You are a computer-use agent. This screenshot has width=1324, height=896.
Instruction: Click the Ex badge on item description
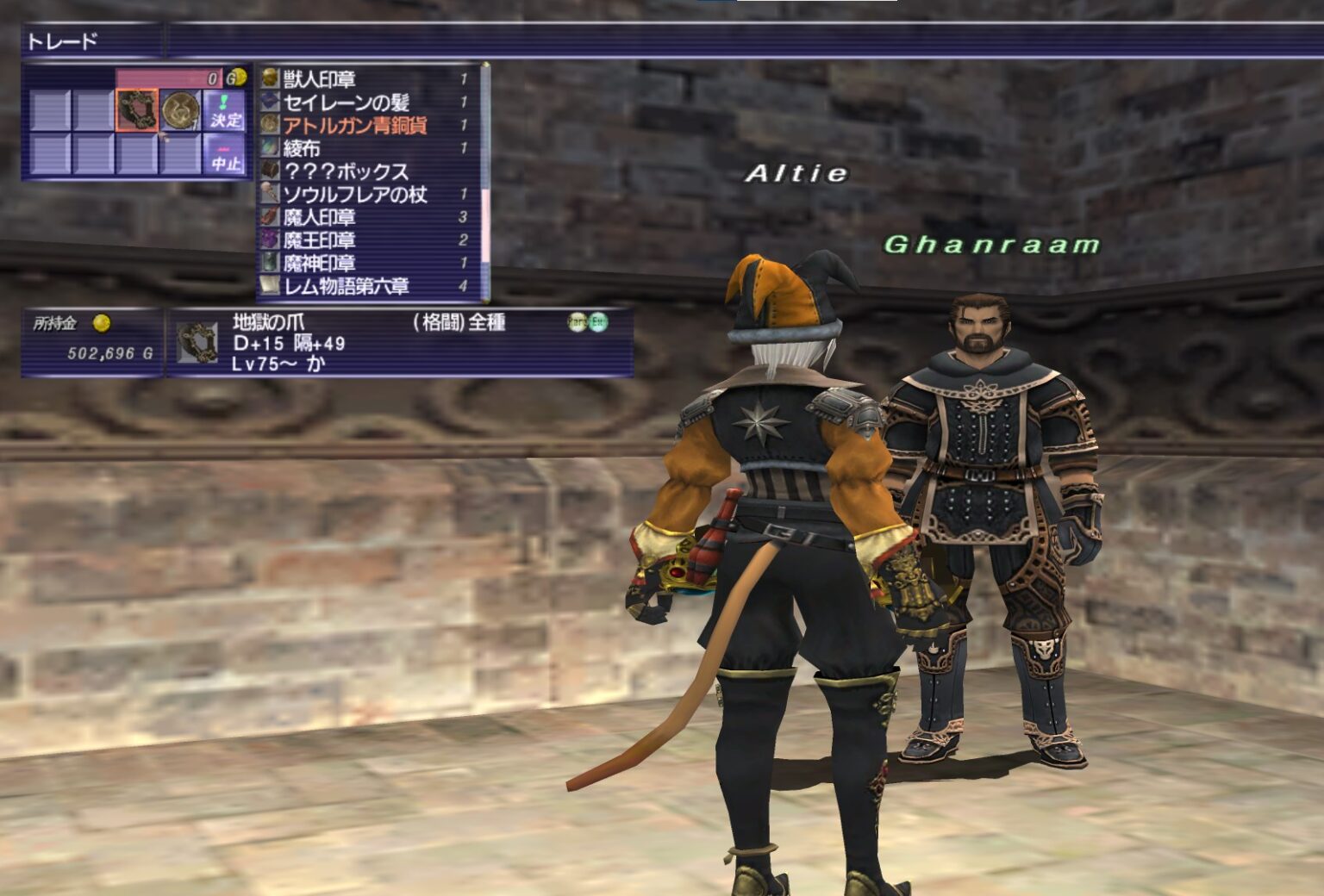tap(598, 322)
